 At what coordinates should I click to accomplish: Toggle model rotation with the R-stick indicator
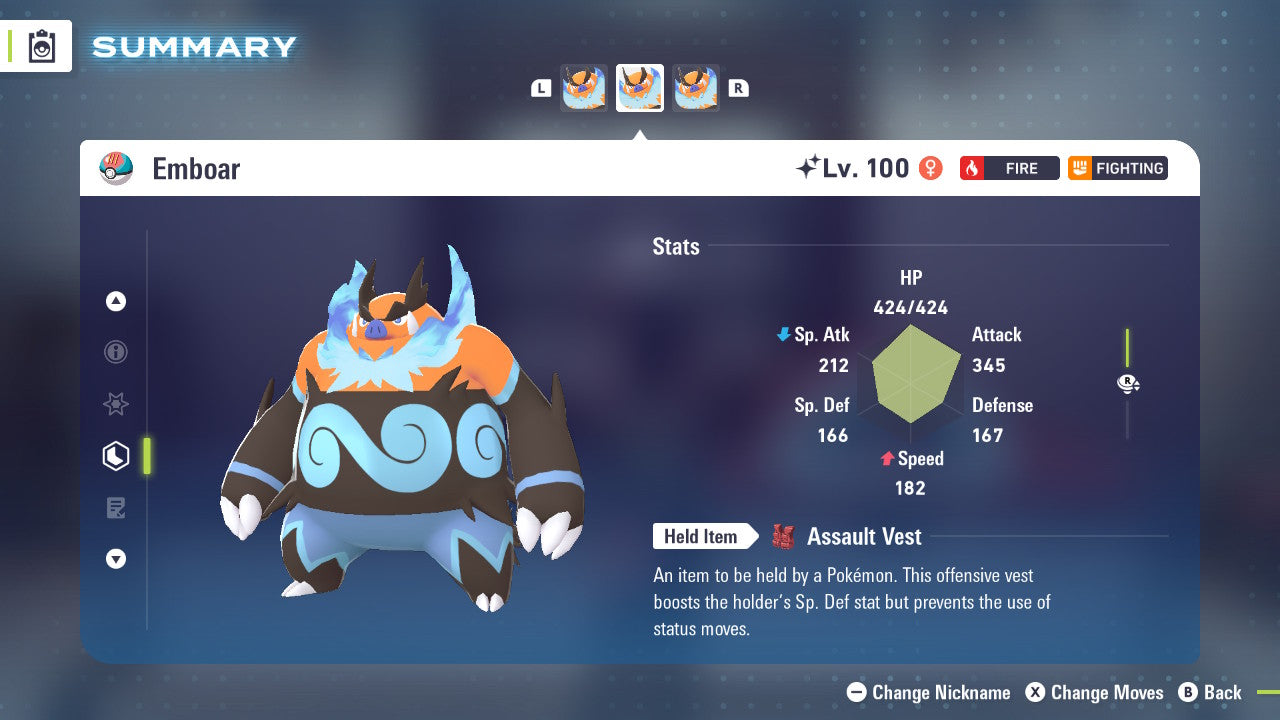pos(1127,383)
